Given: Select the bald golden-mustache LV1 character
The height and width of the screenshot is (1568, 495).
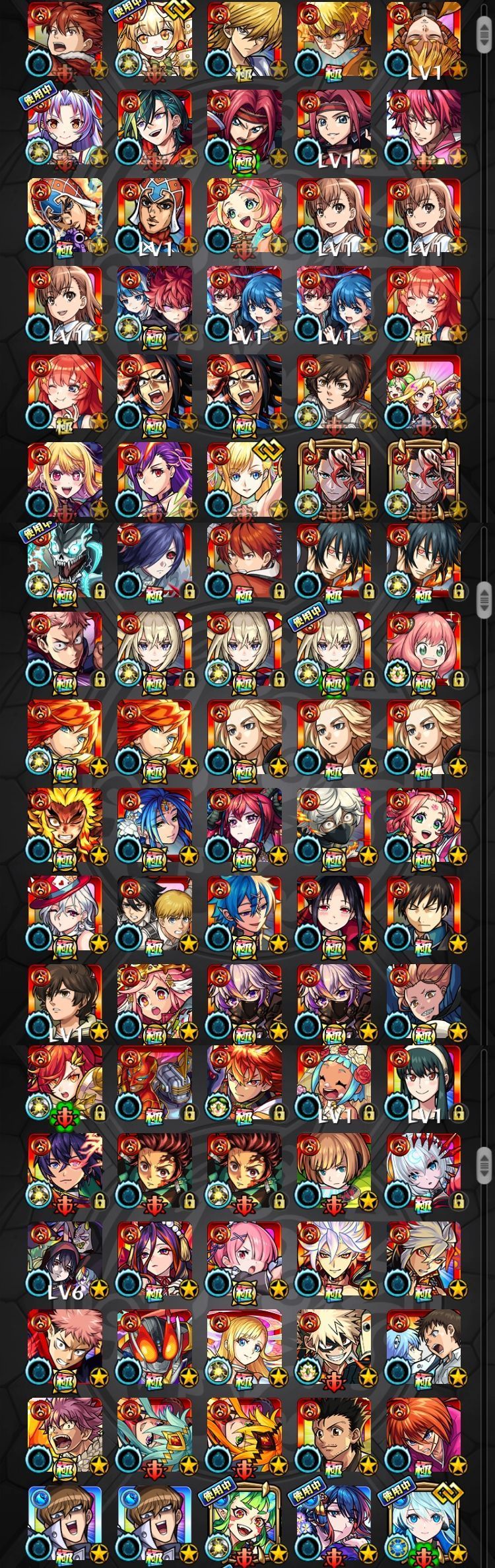Looking at the screenshot, I should click(x=424, y=40).
